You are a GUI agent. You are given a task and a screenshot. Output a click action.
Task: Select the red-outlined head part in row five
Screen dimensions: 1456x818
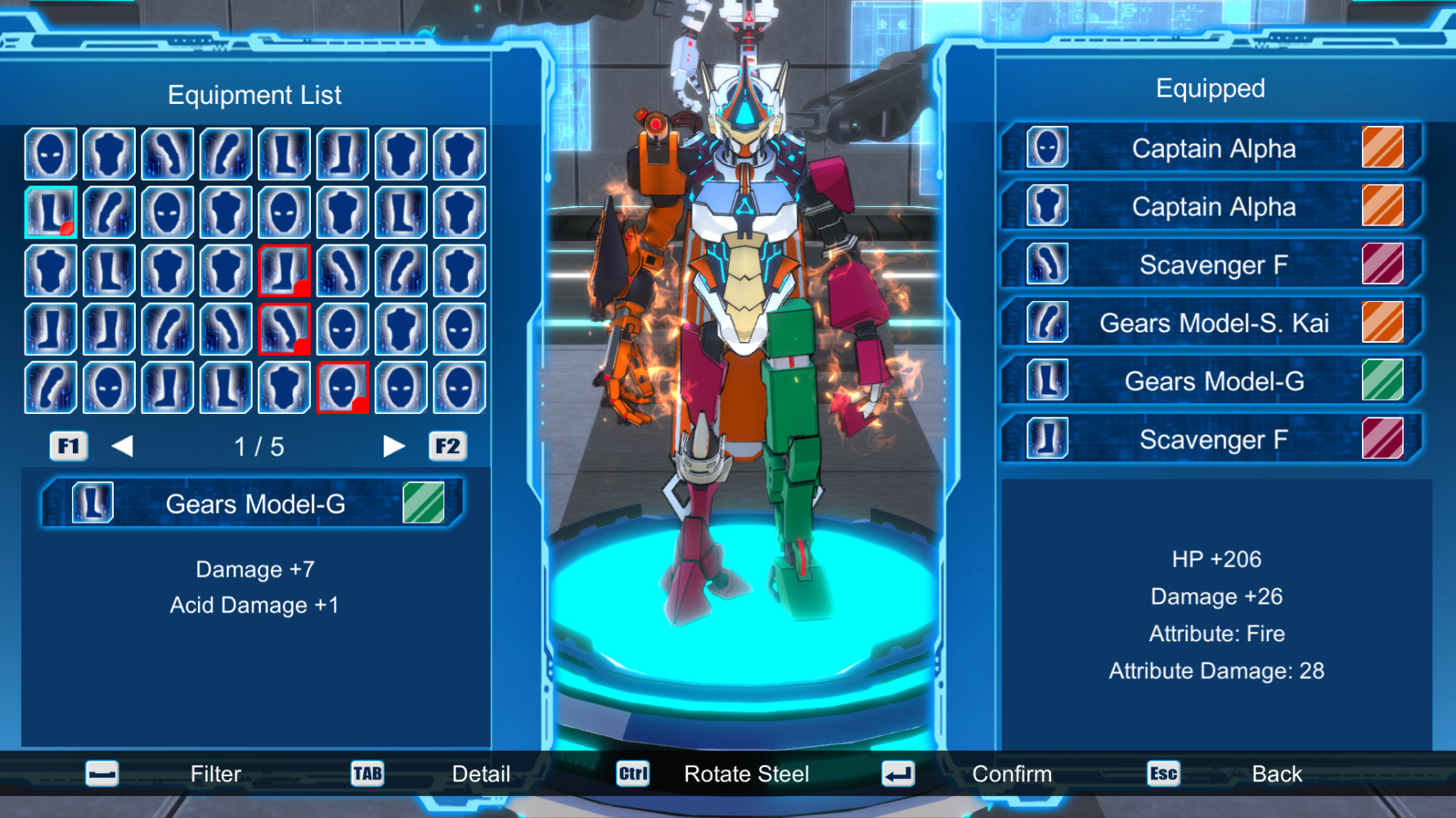[342, 387]
